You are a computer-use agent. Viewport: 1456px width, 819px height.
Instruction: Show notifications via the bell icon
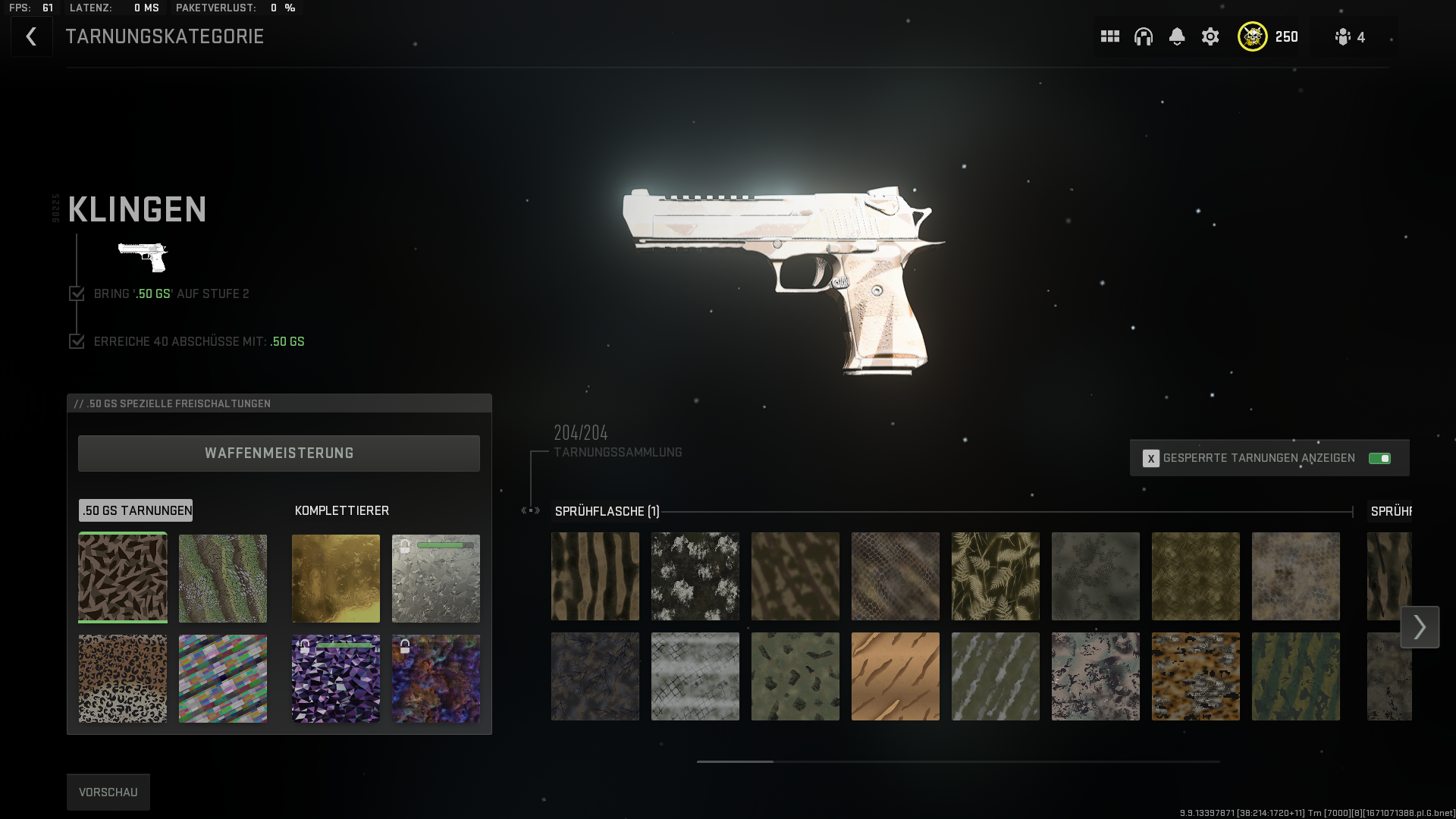coord(1177,36)
